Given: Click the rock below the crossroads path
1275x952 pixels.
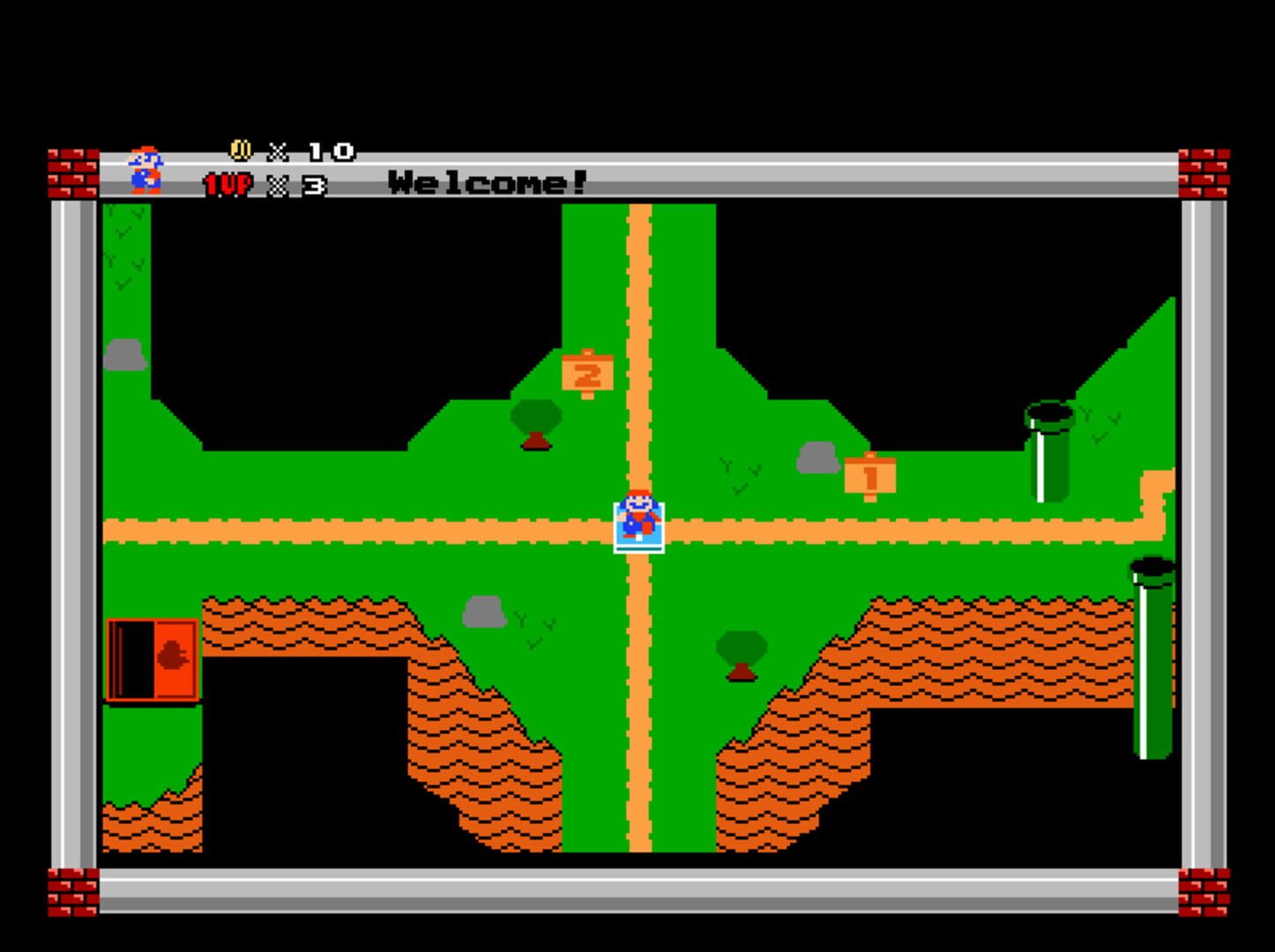Looking at the screenshot, I should pos(486,613).
